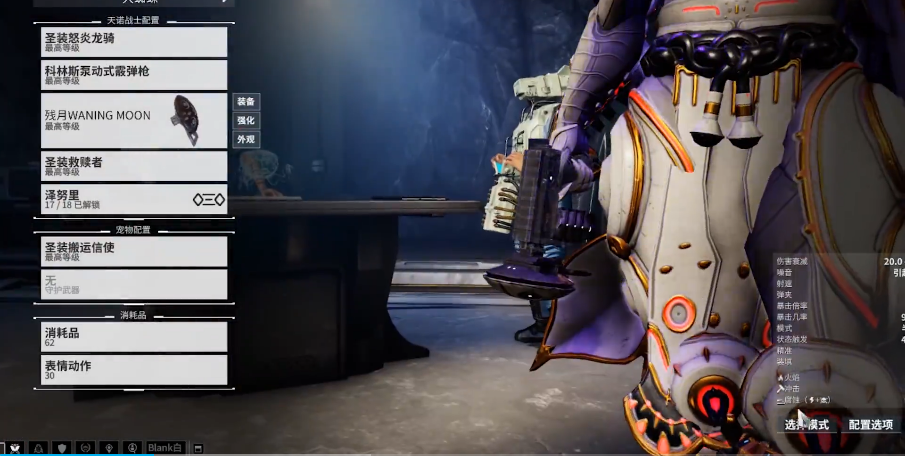This screenshot has width=905, height=456.
Task: Open the 强化 upgrade button
Action: pos(246,120)
